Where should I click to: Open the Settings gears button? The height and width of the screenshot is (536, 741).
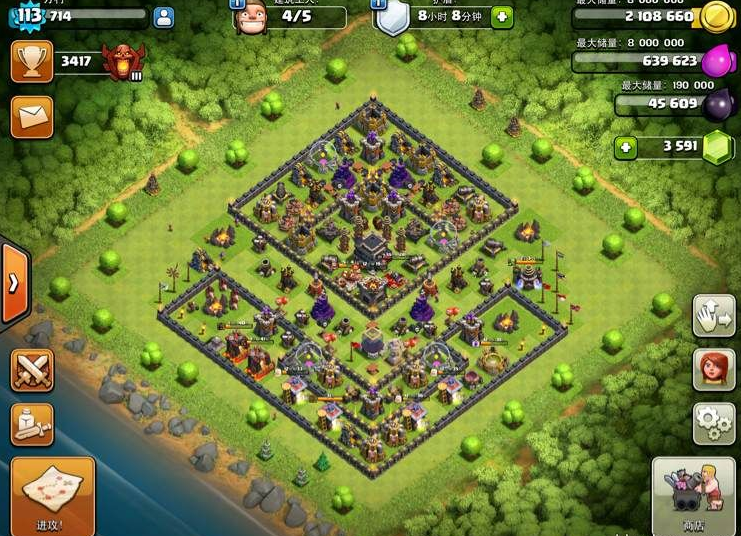(713, 423)
